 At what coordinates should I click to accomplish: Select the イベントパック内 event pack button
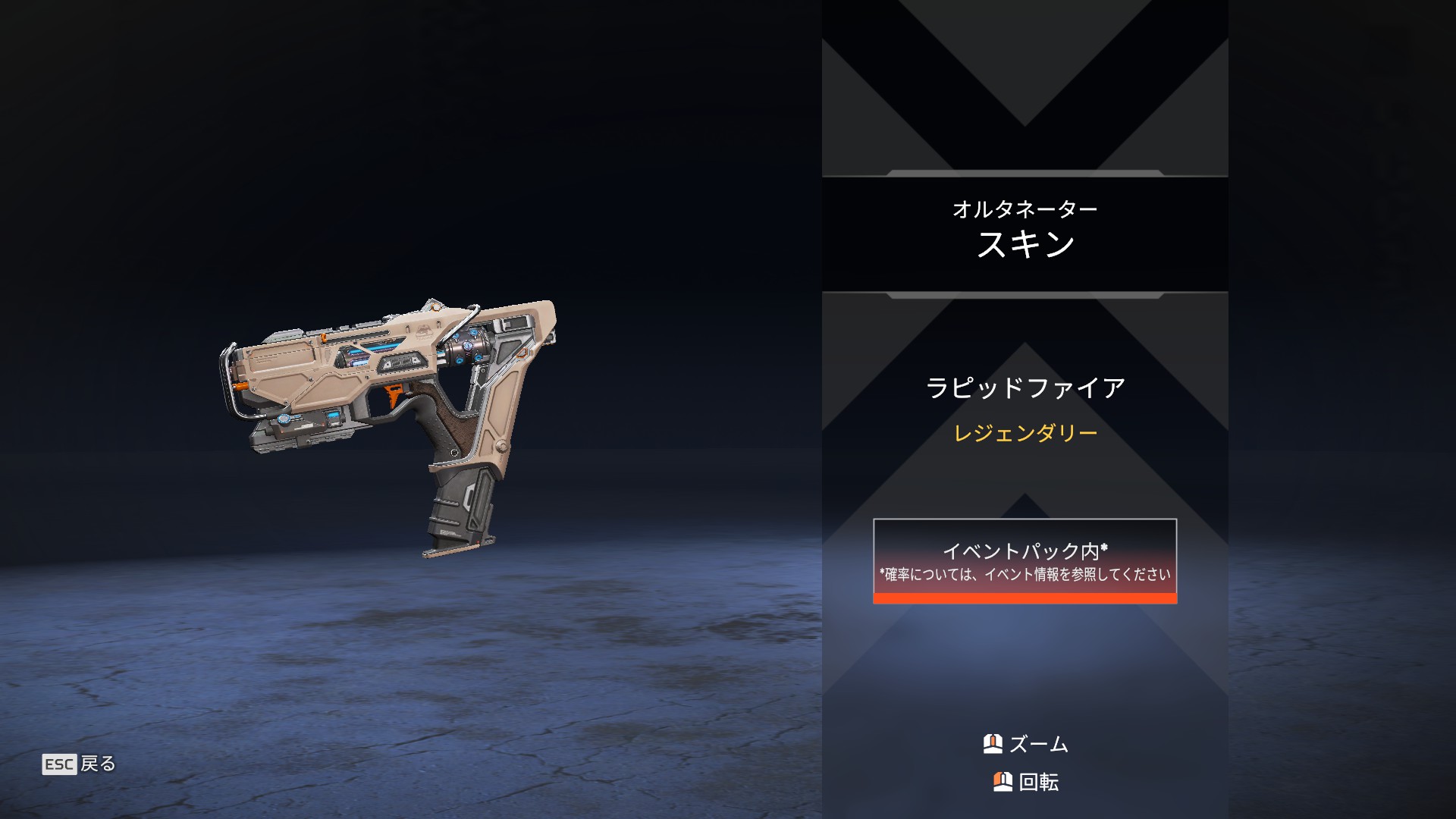(x=1025, y=561)
